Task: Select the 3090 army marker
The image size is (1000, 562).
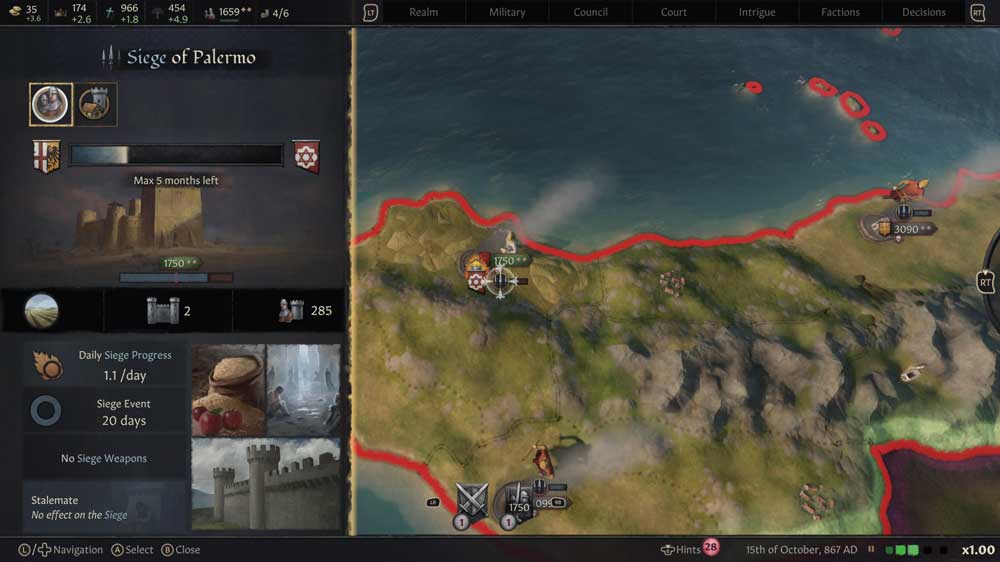Action: (900, 229)
